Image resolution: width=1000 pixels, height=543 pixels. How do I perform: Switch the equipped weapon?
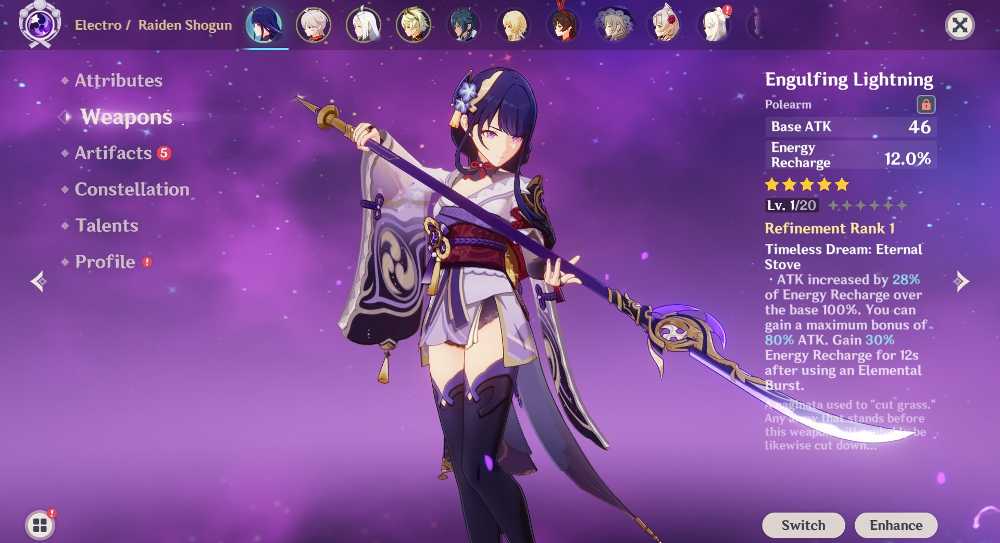[x=803, y=525]
